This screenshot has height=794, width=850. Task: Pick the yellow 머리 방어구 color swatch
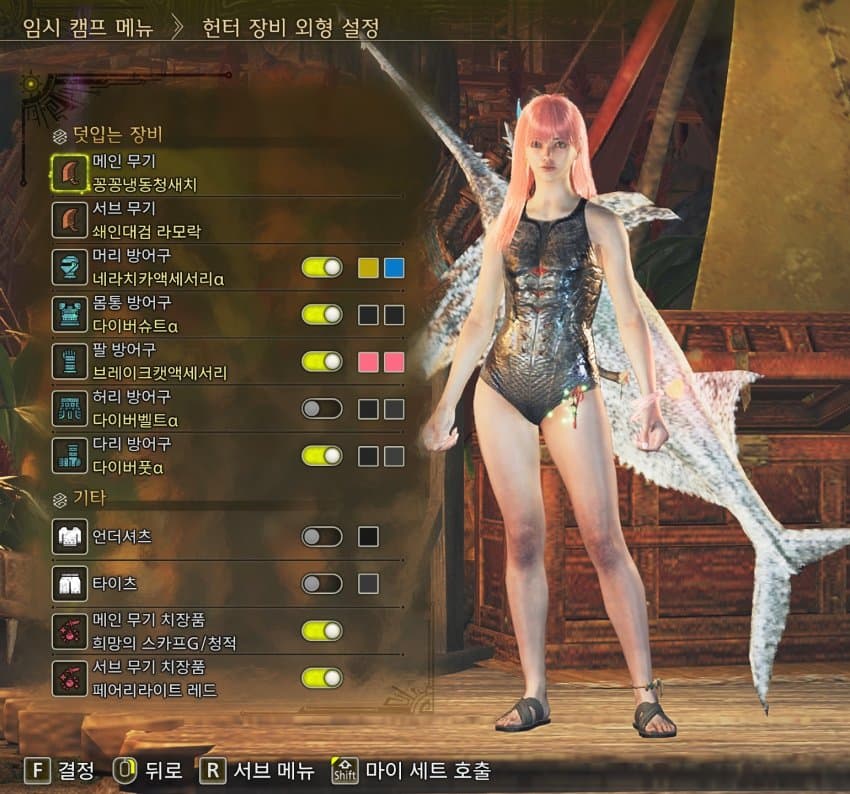pyautogui.click(x=368, y=267)
